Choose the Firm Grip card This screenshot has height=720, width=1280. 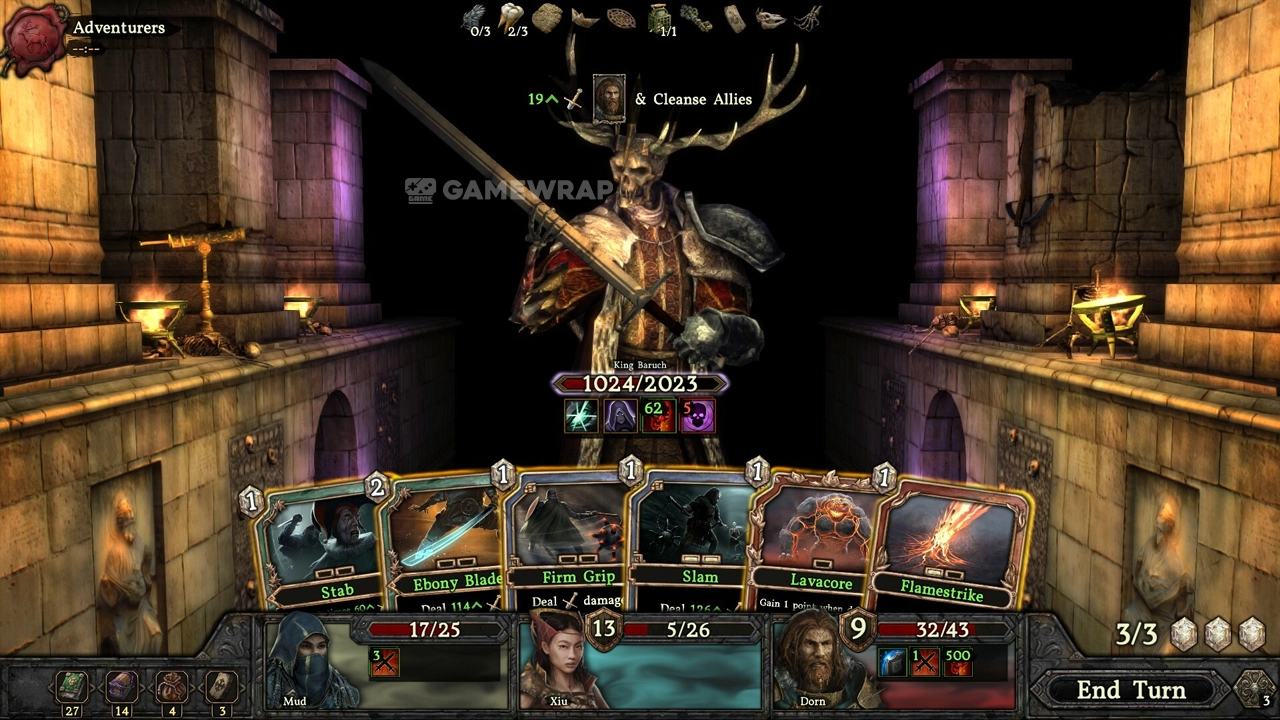click(570, 540)
